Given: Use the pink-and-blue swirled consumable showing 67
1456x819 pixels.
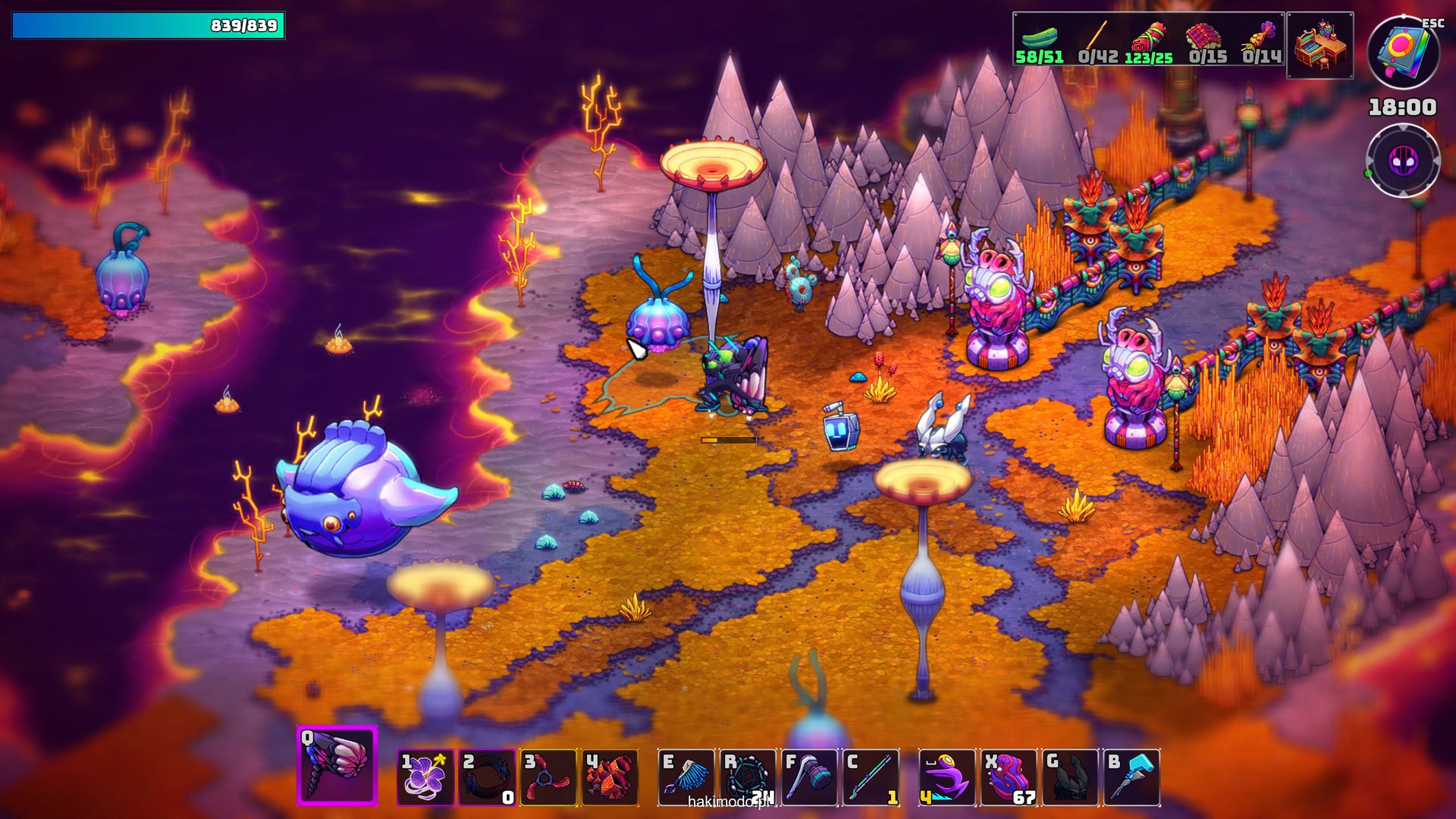Looking at the screenshot, I should [1009, 777].
